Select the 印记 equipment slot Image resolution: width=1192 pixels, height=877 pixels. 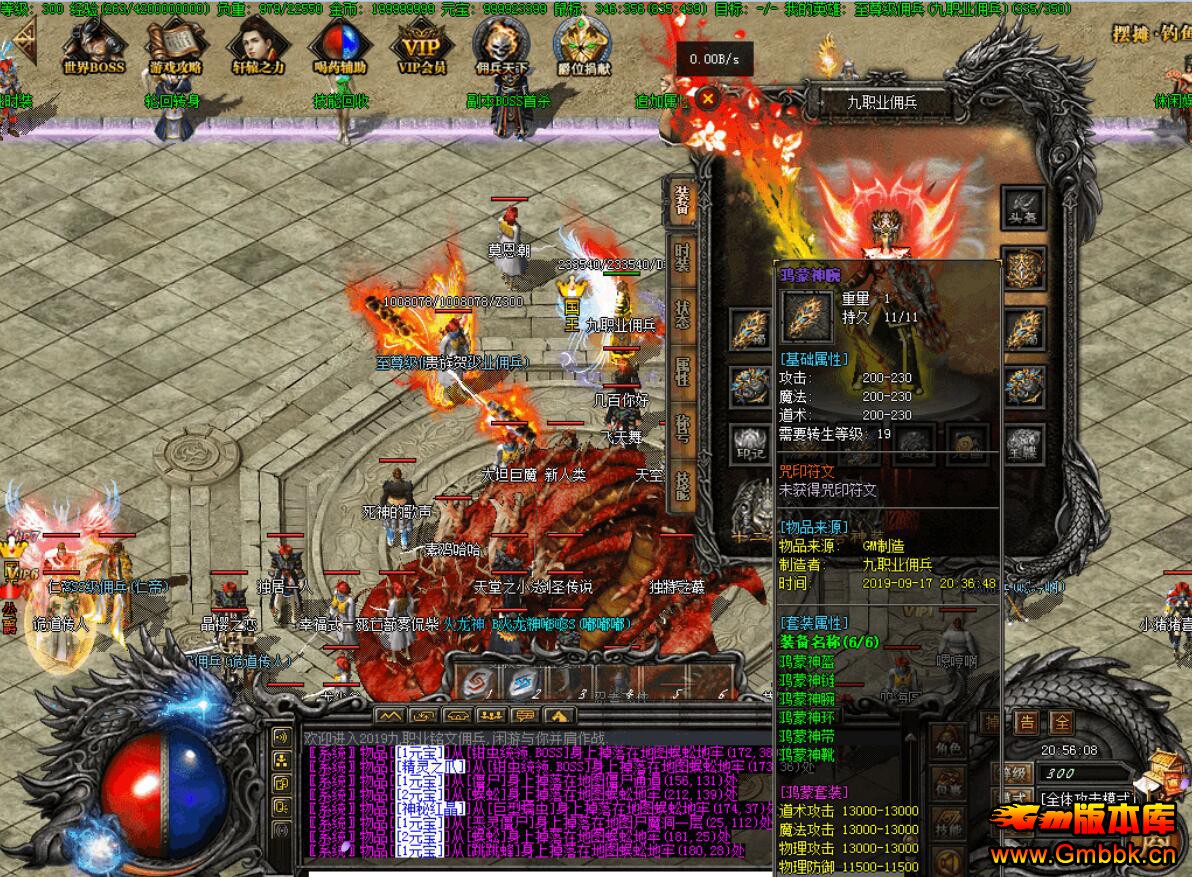[x=750, y=441]
